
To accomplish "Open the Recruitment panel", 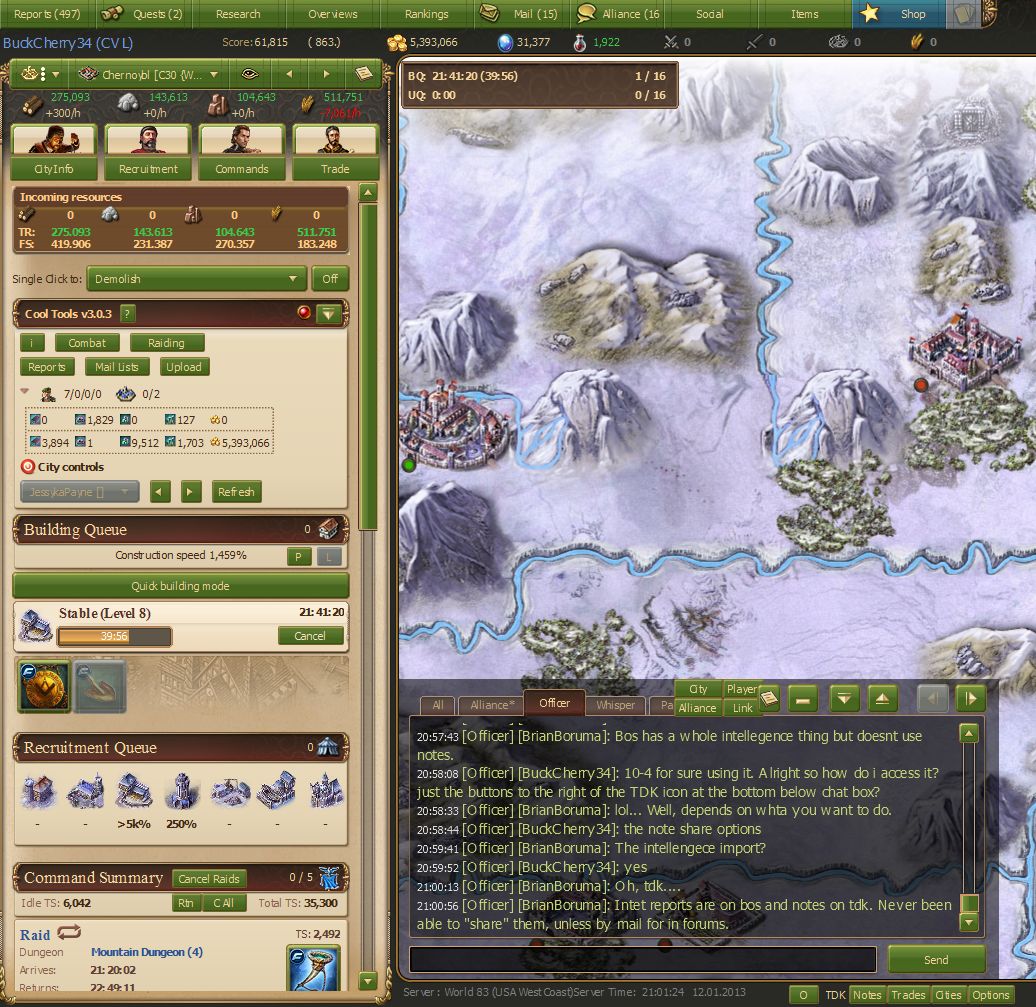I will pyautogui.click(x=148, y=169).
